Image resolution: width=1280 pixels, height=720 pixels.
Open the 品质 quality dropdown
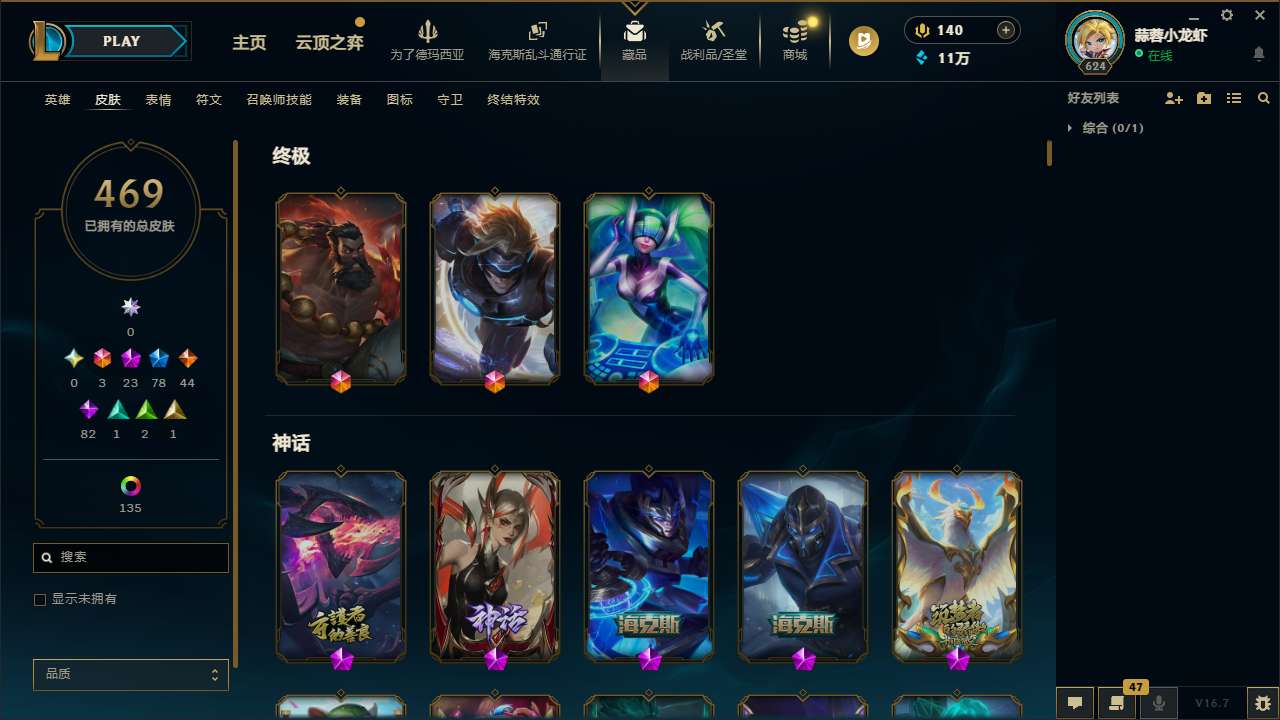coord(130,674)
